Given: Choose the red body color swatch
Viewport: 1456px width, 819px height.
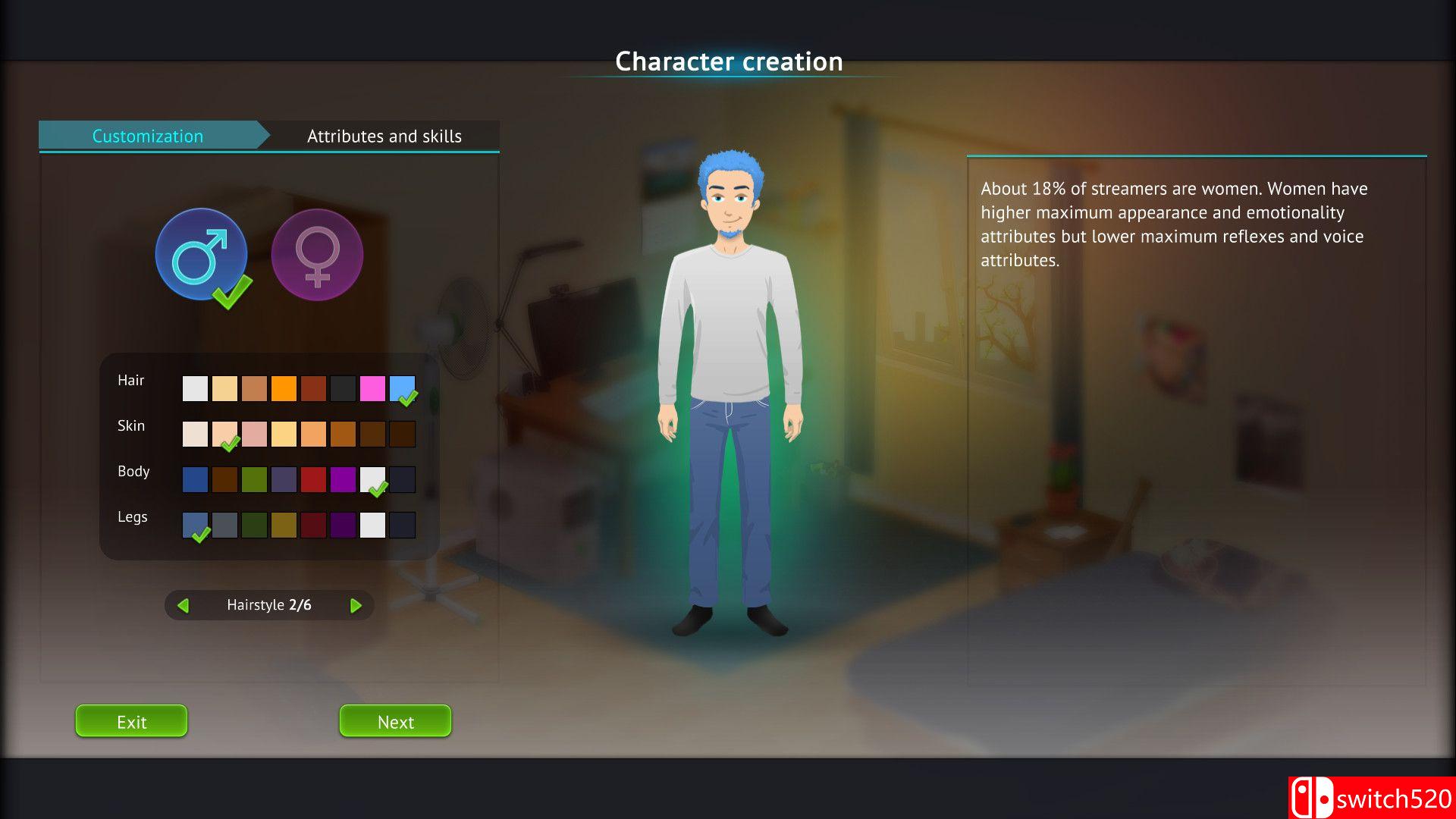Looking at the screenshot, I should pyautogui.click(x=313, y=479).
